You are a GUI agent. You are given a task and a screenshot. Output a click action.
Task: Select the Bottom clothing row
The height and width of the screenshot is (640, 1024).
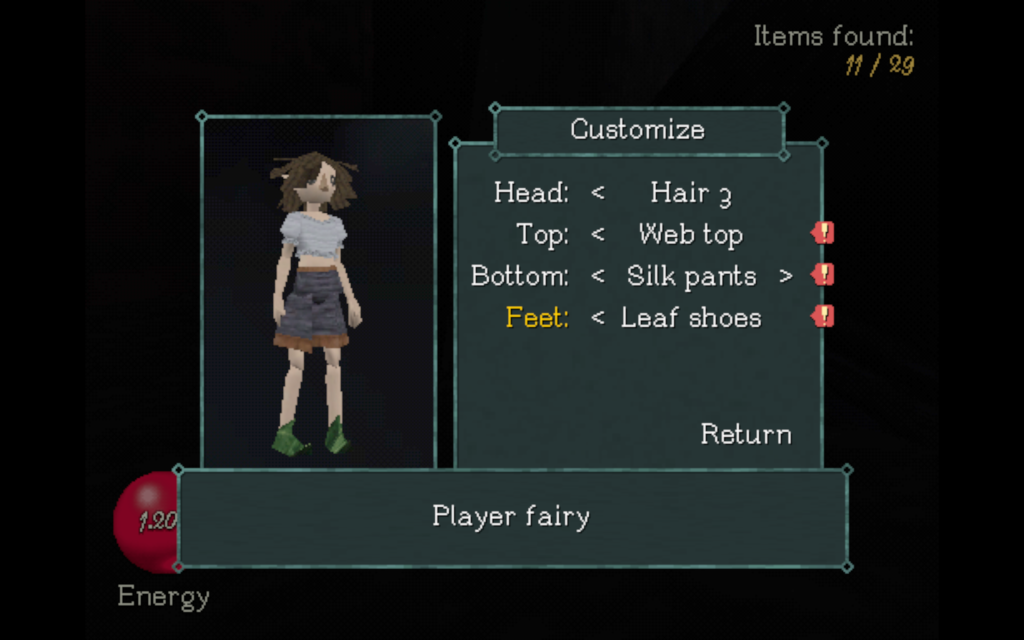pos(519,276)
